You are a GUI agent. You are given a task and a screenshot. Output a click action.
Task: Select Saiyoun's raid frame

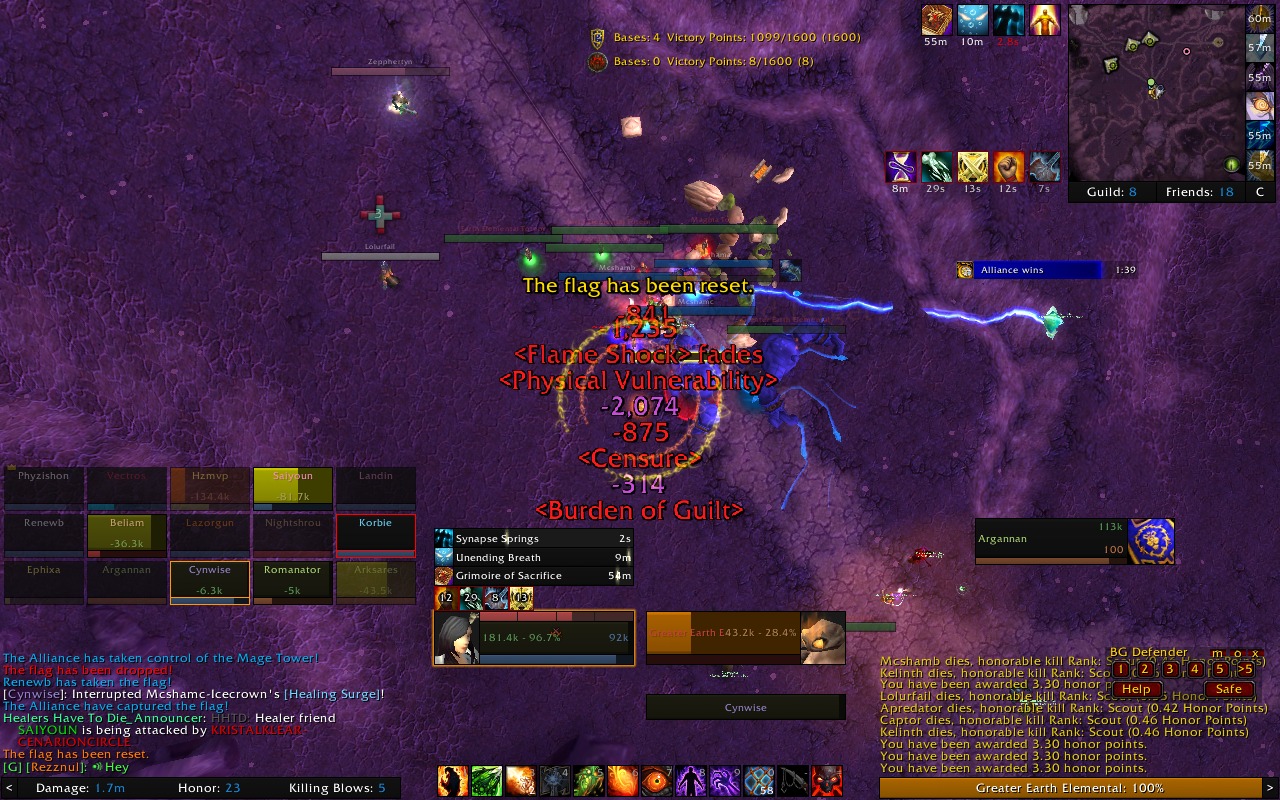pyautogui.click(x=292, y=485)
